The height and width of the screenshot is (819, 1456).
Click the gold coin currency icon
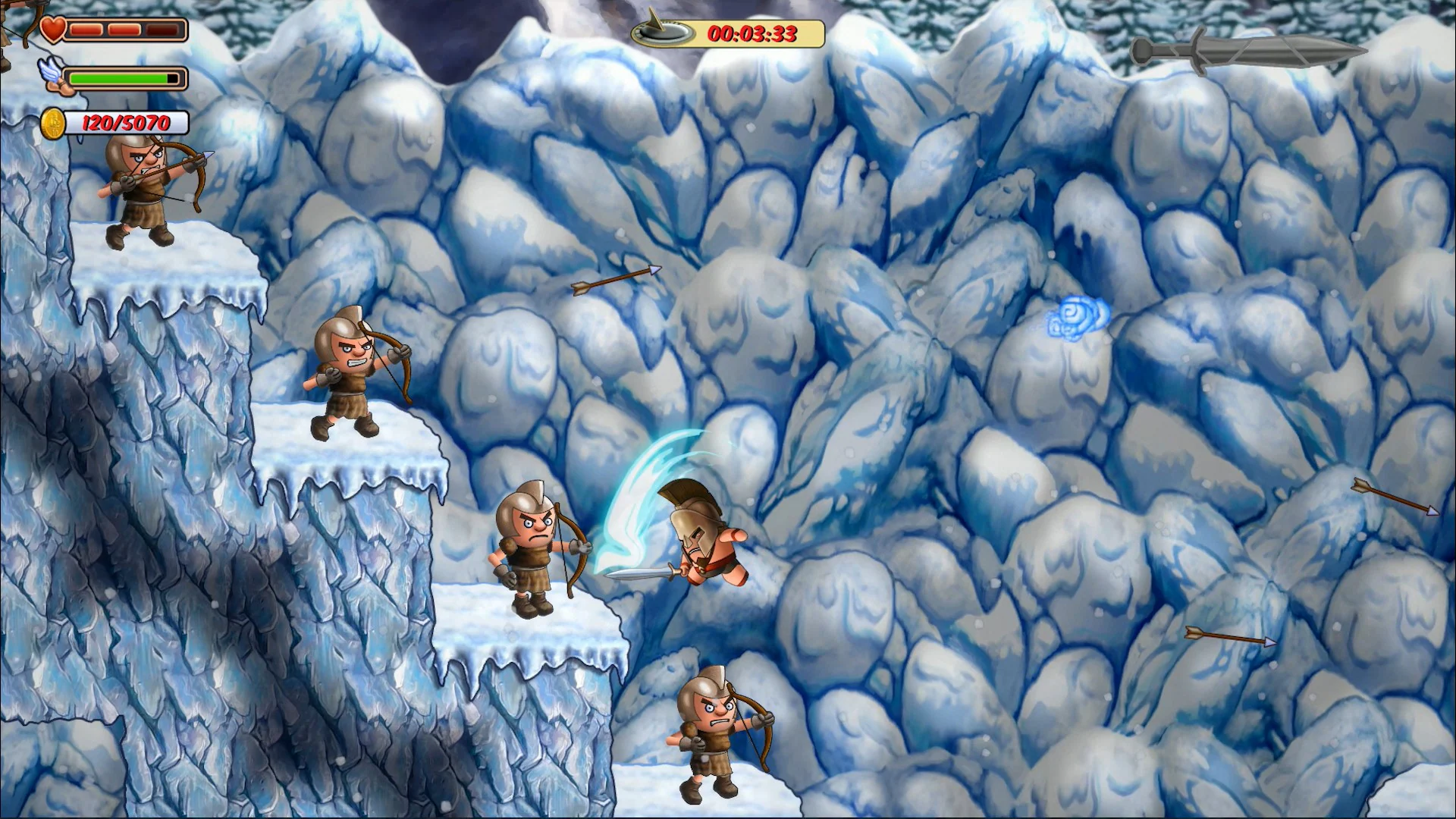pyautogui.click(x=53, y=121)
